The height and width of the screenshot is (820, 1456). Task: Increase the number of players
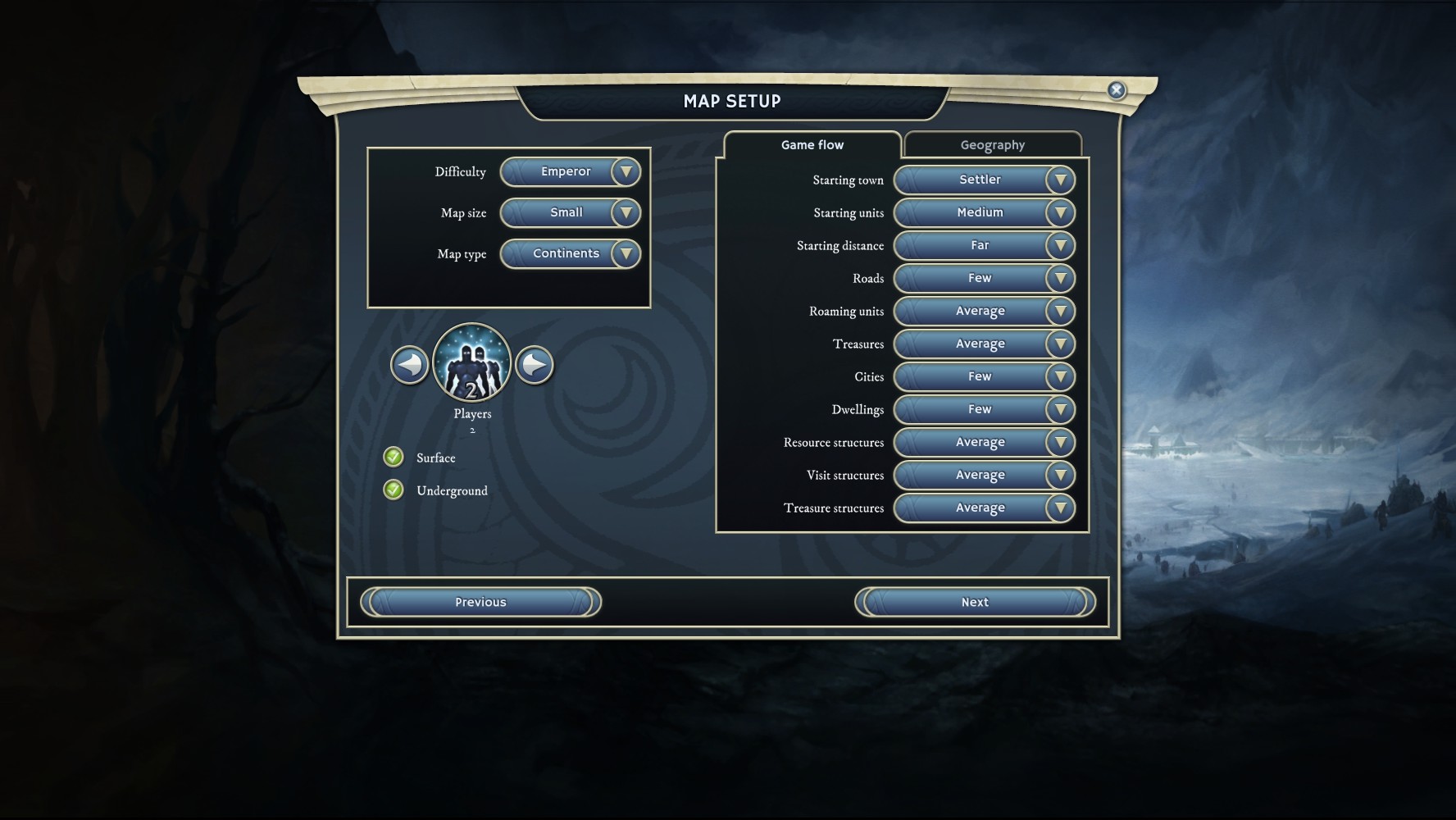click(535, 365)
